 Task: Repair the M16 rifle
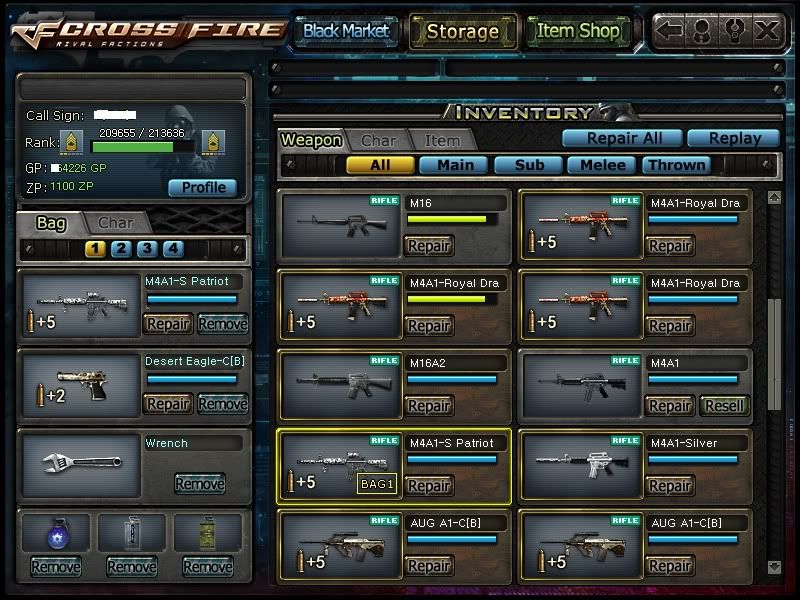click(428, 246)
